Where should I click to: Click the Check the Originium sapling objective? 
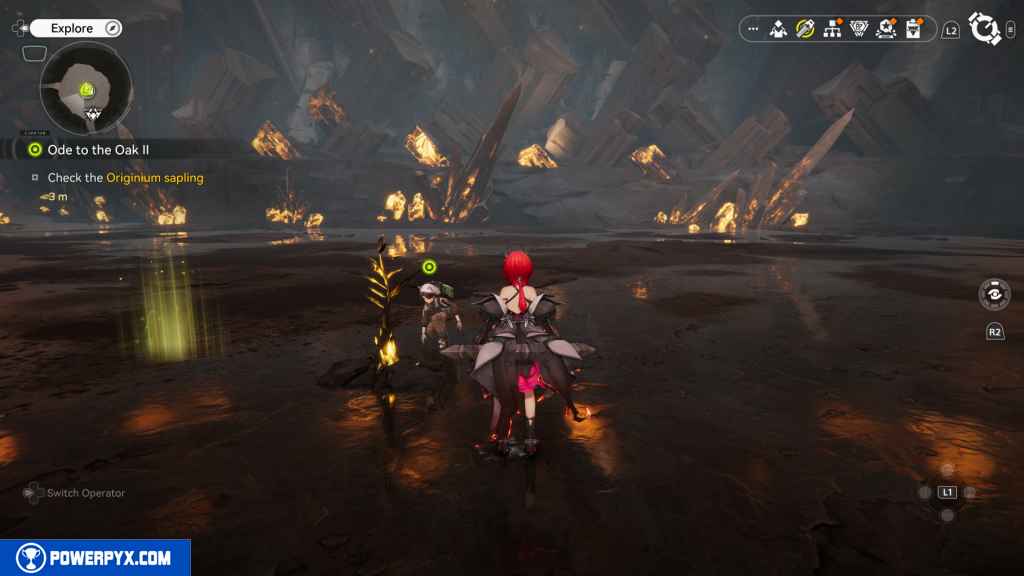[125, 178]
